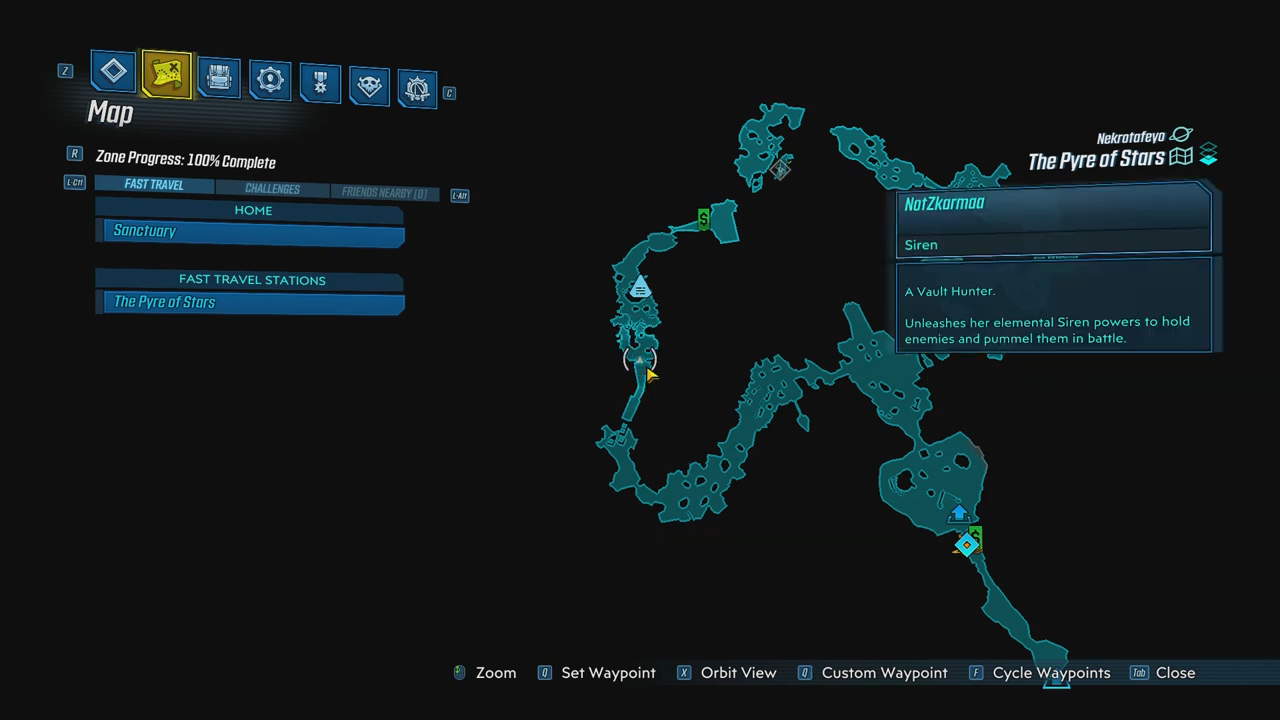Select The Pyre of Stars station
This screenshot has height=720, width=1280.
[254, 302]
